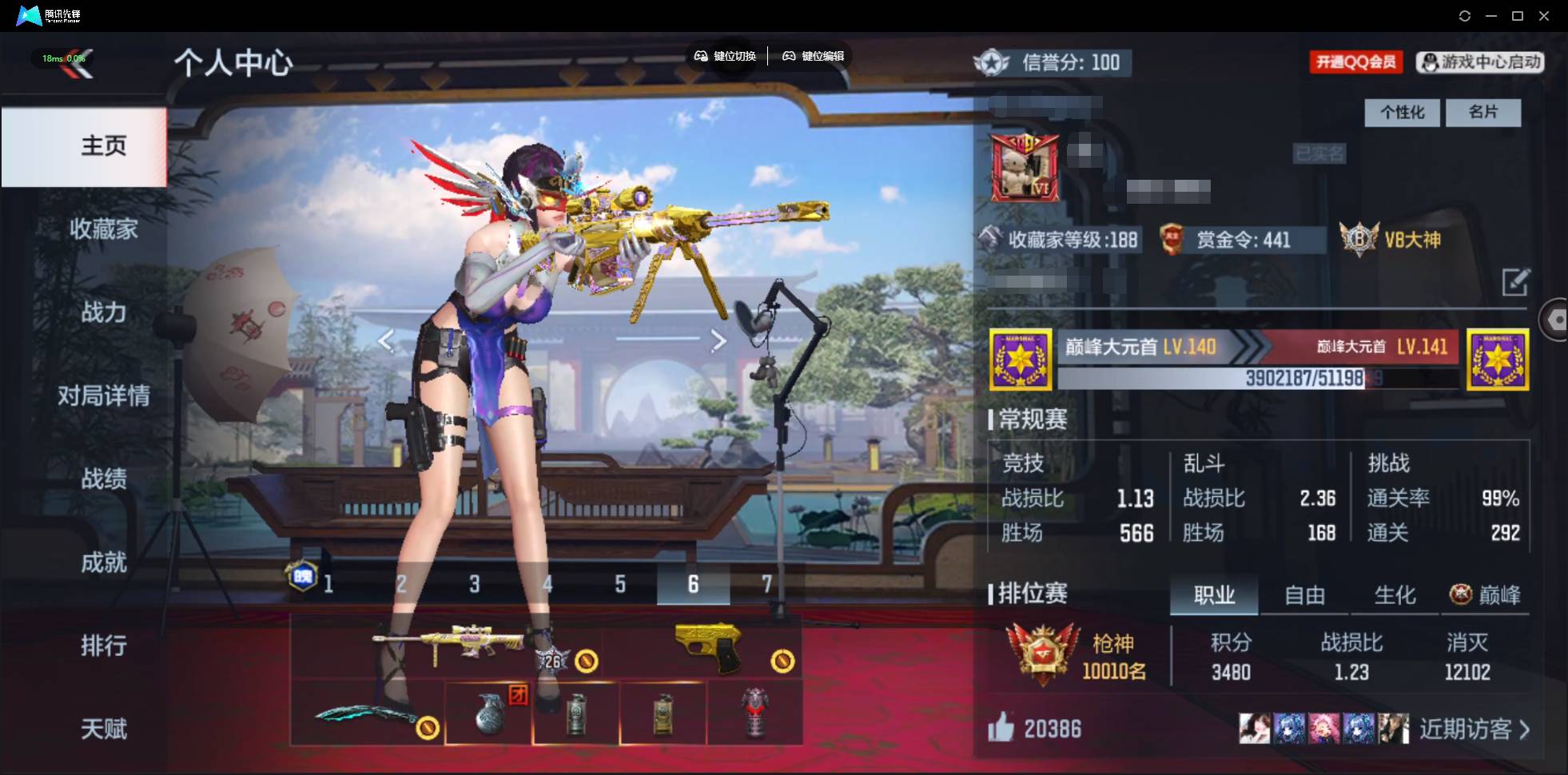
Task: Open the 个性化 customization panel
Action: coord(1402,113)
